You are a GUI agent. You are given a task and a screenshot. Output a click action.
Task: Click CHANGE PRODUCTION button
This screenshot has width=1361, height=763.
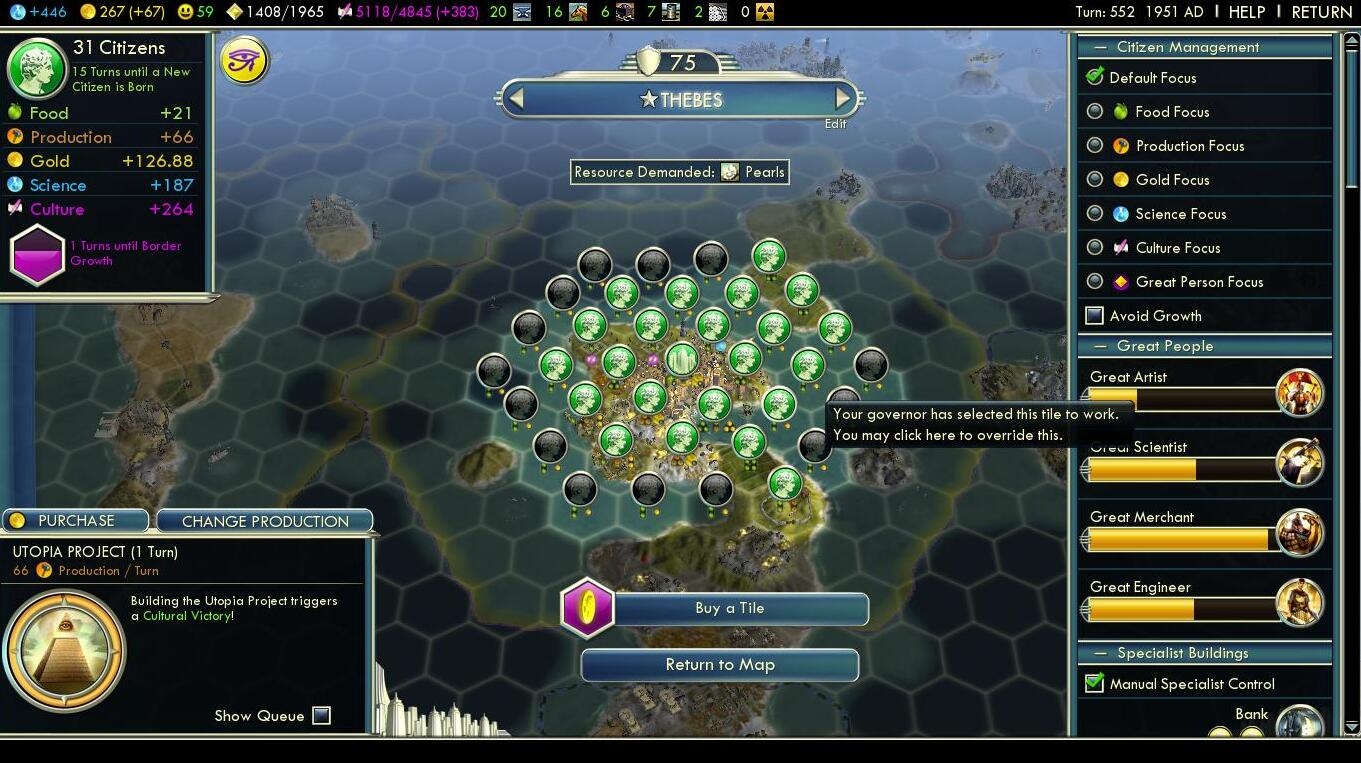point(265,521)
